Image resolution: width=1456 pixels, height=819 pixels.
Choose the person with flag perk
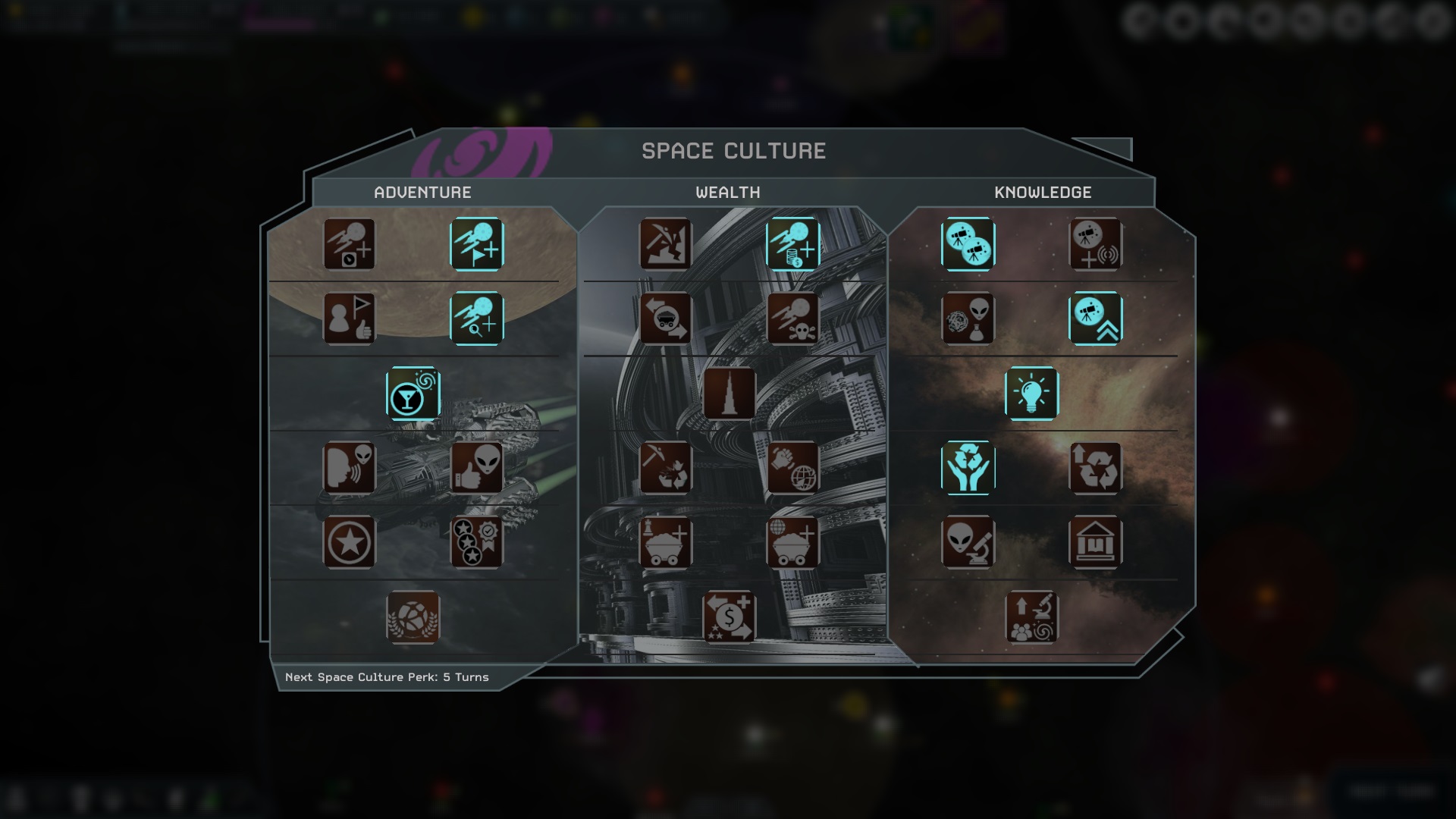coord(350,319)
